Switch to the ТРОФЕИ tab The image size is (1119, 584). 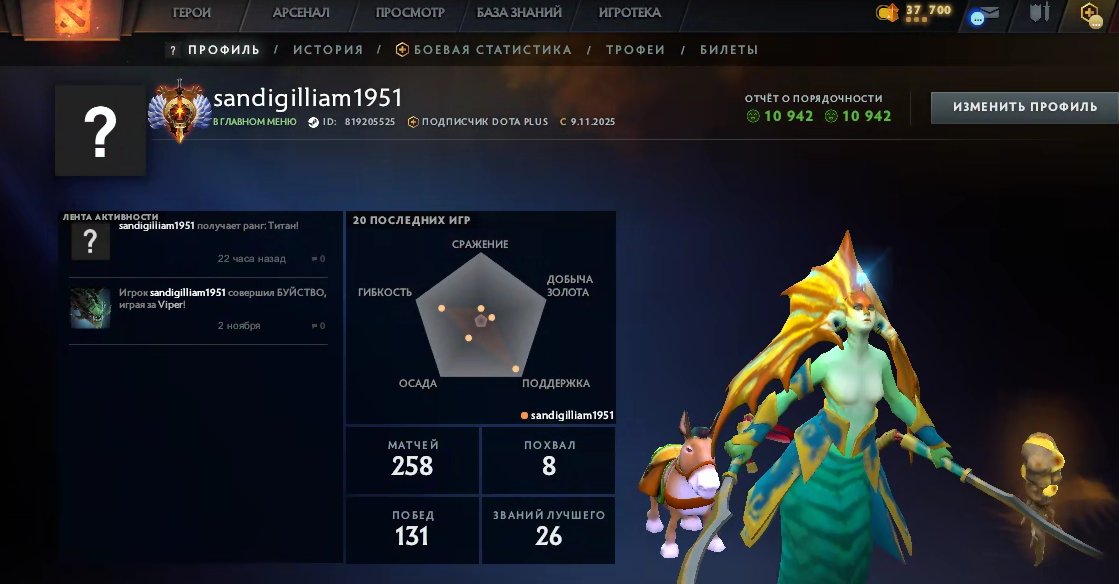coord(635,50)
